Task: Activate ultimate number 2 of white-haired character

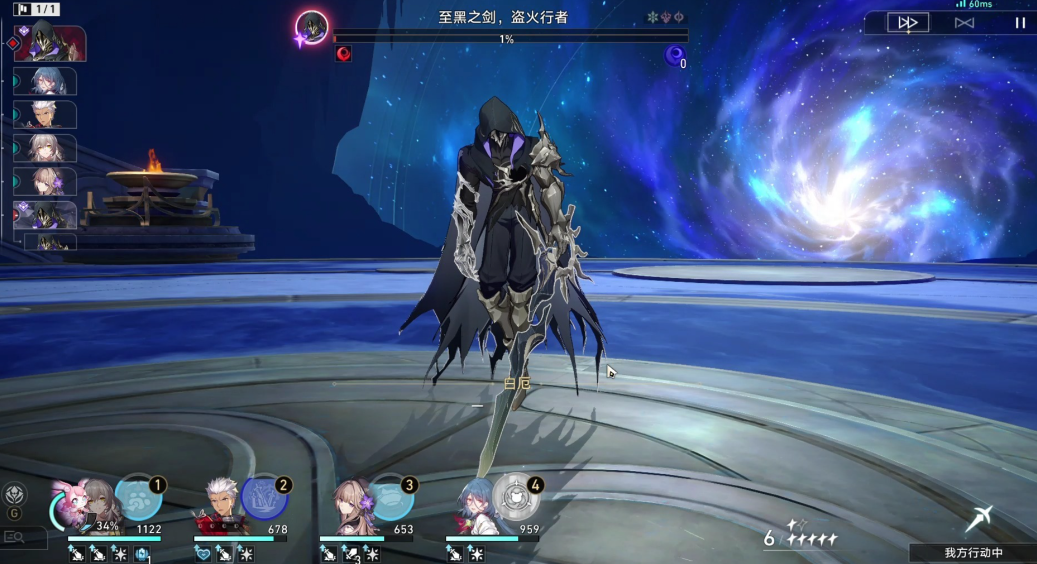Action: point(264,497)
